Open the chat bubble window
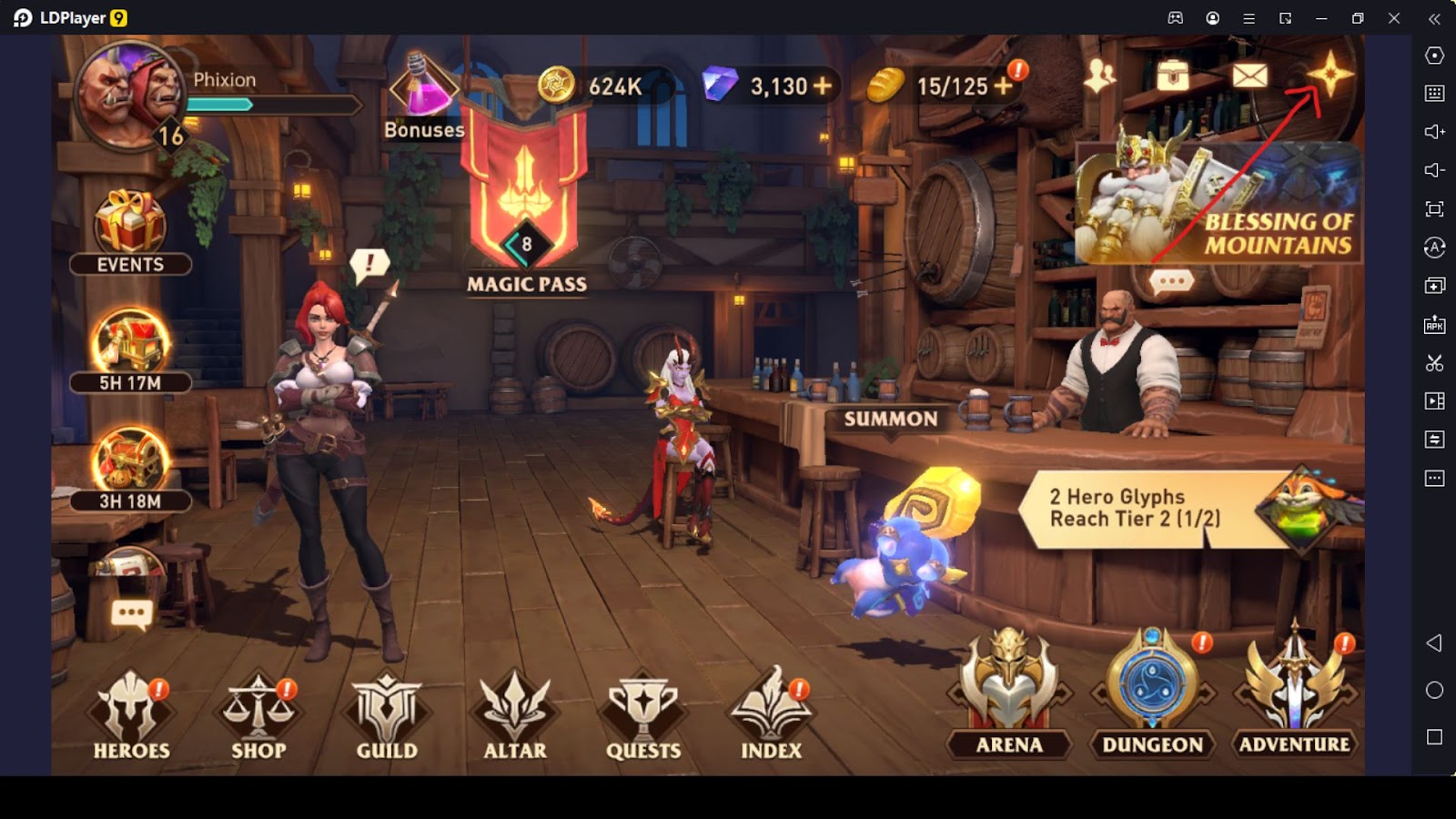 [x=131, y=614]
